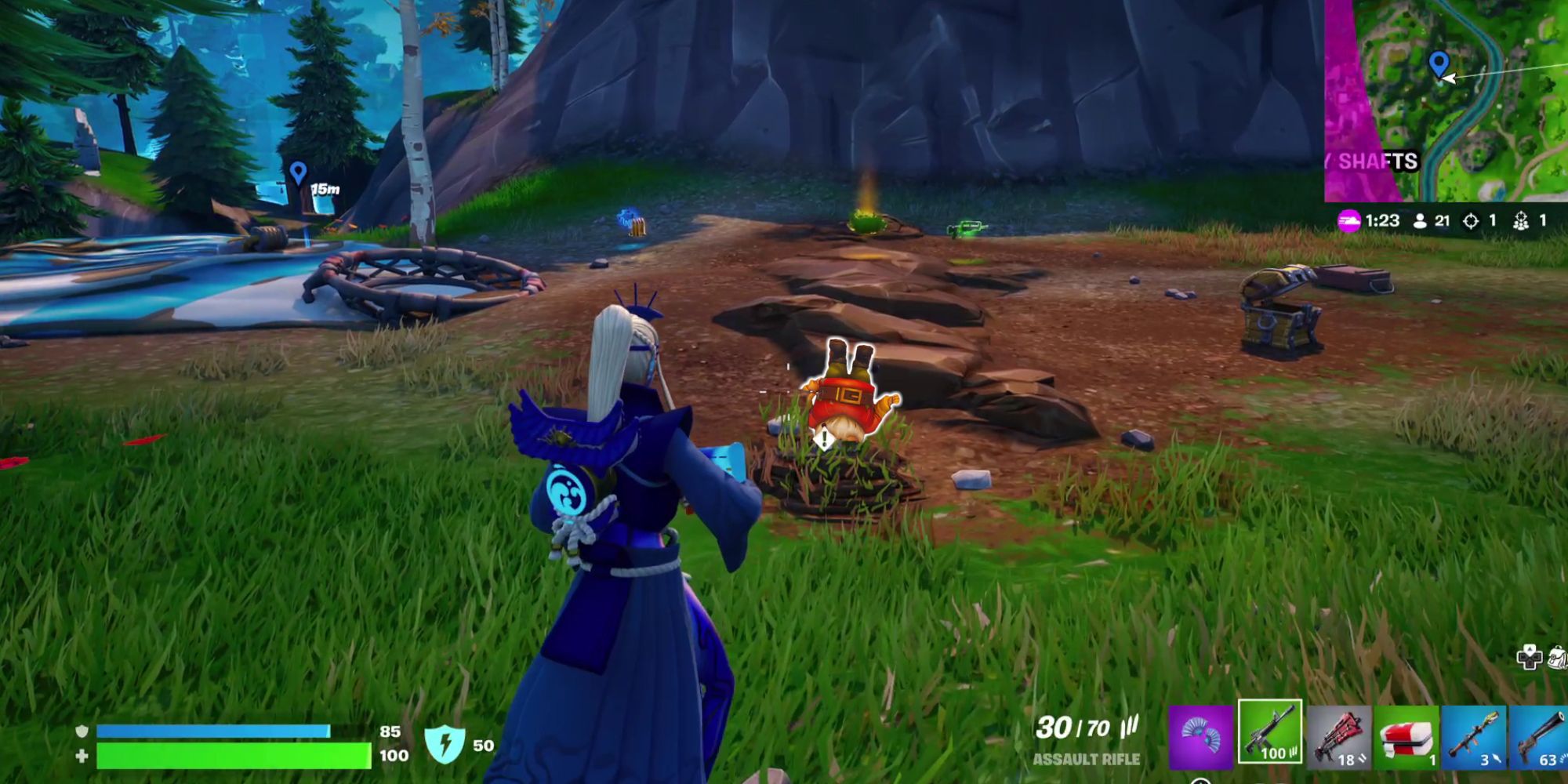Click the 15m waypoint marker in the world
Viewport: 1568px width, 784px height.
299,173
